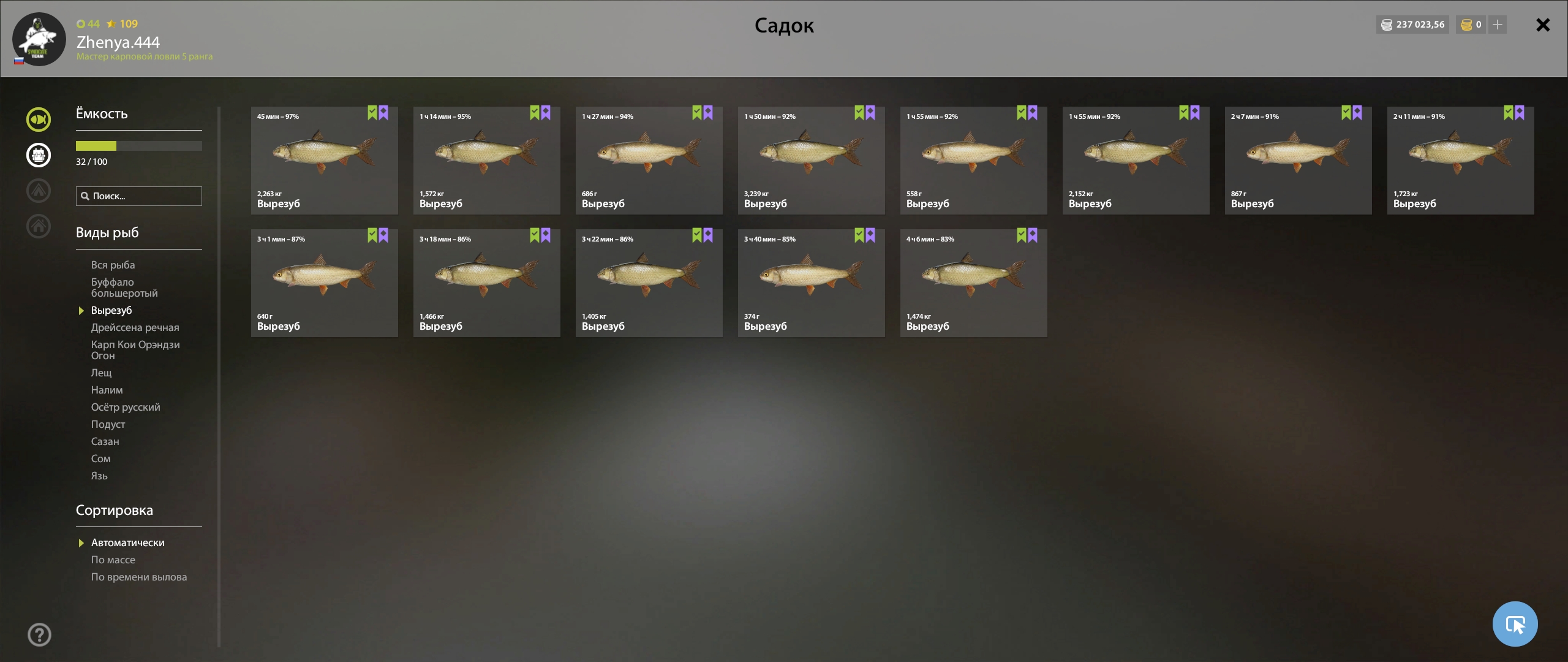
Task: Show only Сом in the keepnet
Action: 100,458
